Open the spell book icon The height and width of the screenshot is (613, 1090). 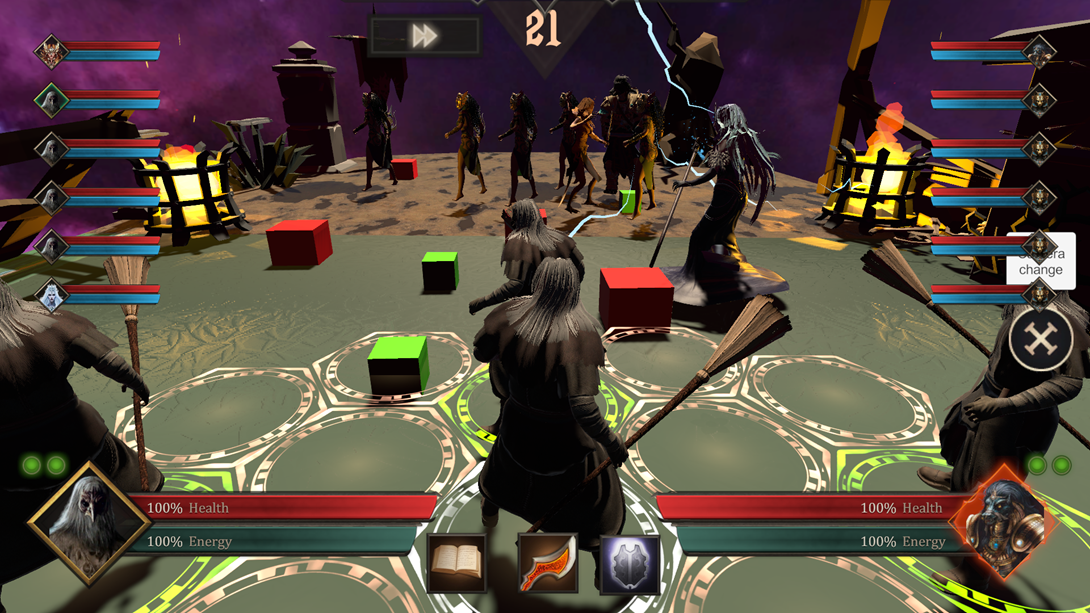point(457,563)
